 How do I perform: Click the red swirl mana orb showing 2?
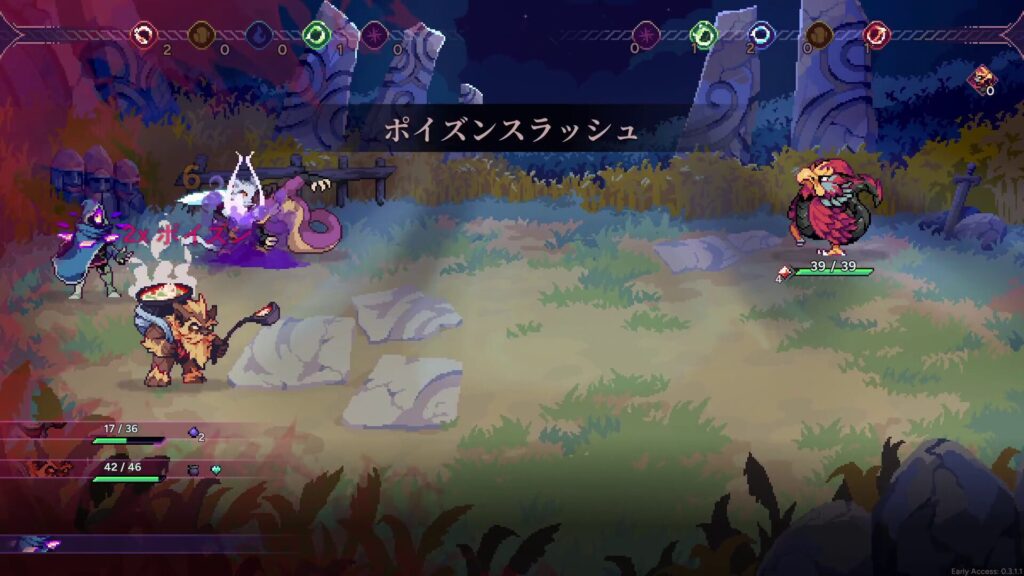[x=145, y=36]
